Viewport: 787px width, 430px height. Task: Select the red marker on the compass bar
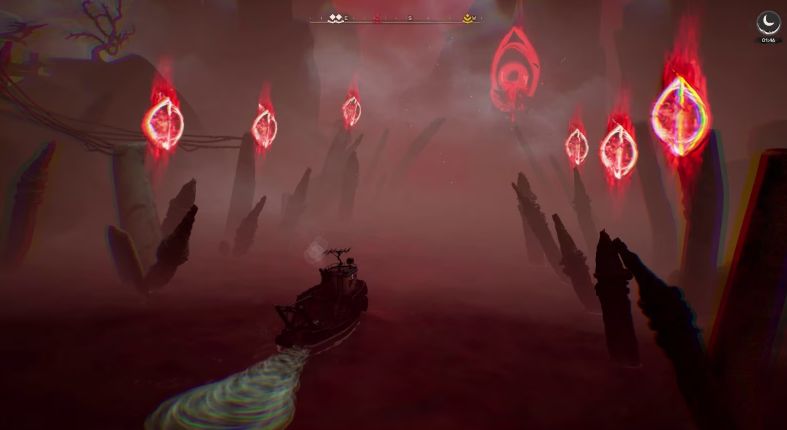376,18
